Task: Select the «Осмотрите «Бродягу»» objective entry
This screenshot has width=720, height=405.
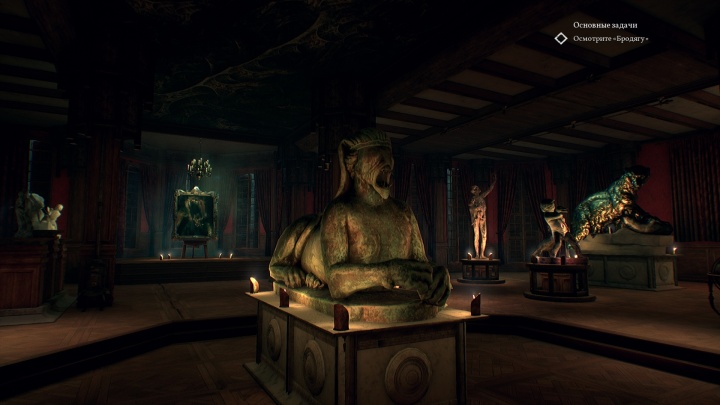Action: coord(610,39)
